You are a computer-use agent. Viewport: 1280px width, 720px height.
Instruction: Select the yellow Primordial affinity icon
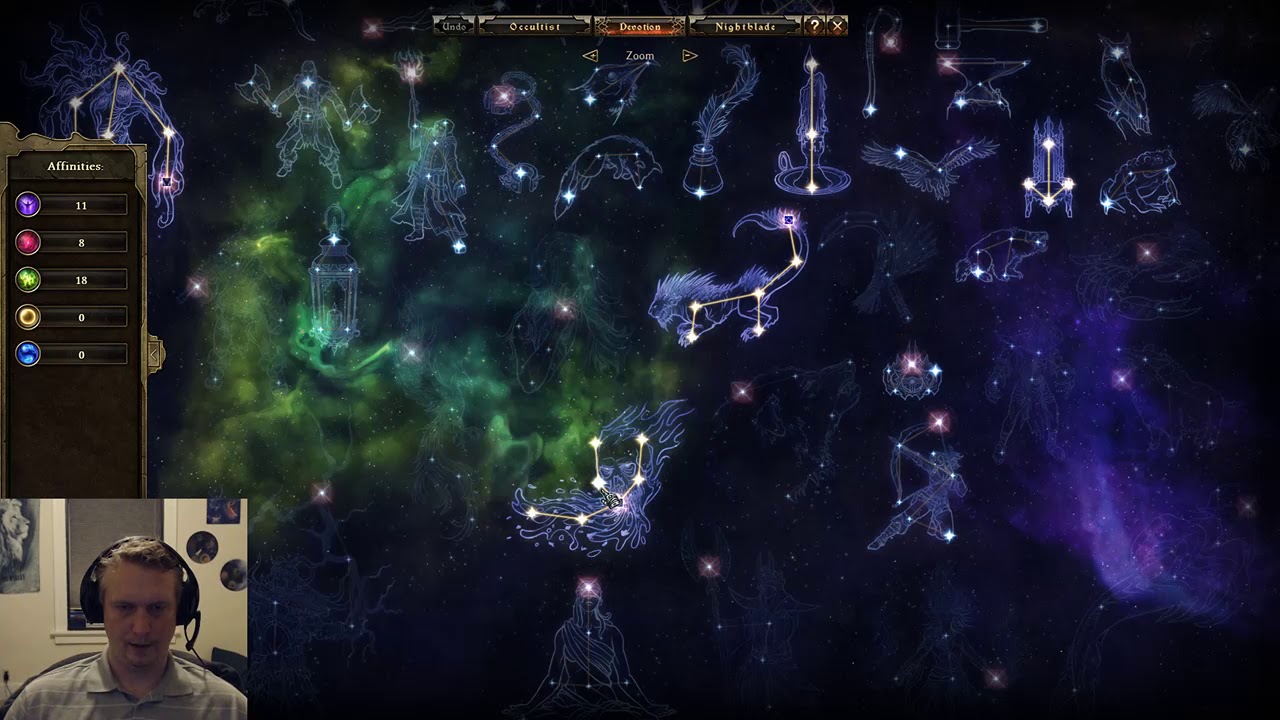click(28, 317)
